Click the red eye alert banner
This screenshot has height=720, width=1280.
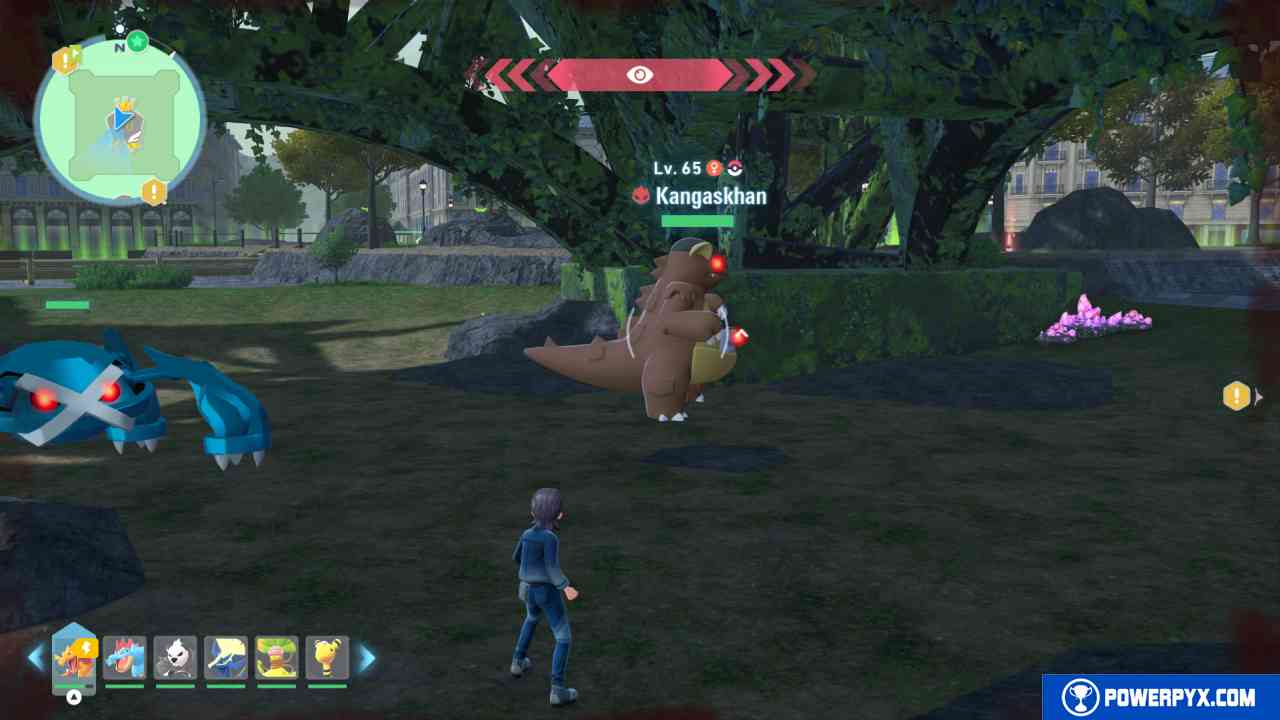pyautogui.click(x=640, y=75)
